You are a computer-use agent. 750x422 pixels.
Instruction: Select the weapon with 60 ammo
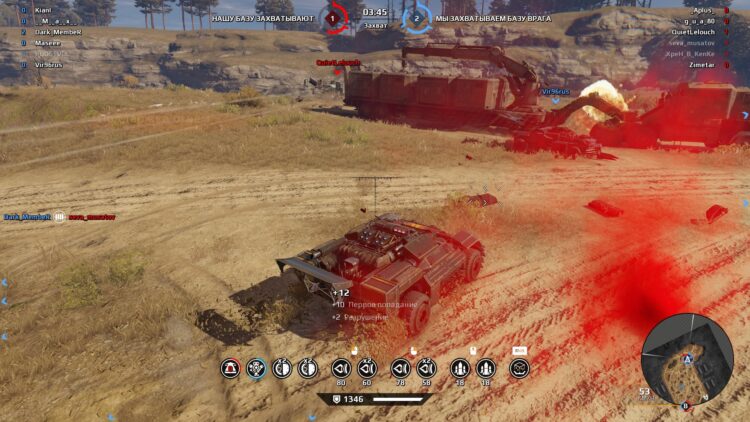tap(366, 368)
